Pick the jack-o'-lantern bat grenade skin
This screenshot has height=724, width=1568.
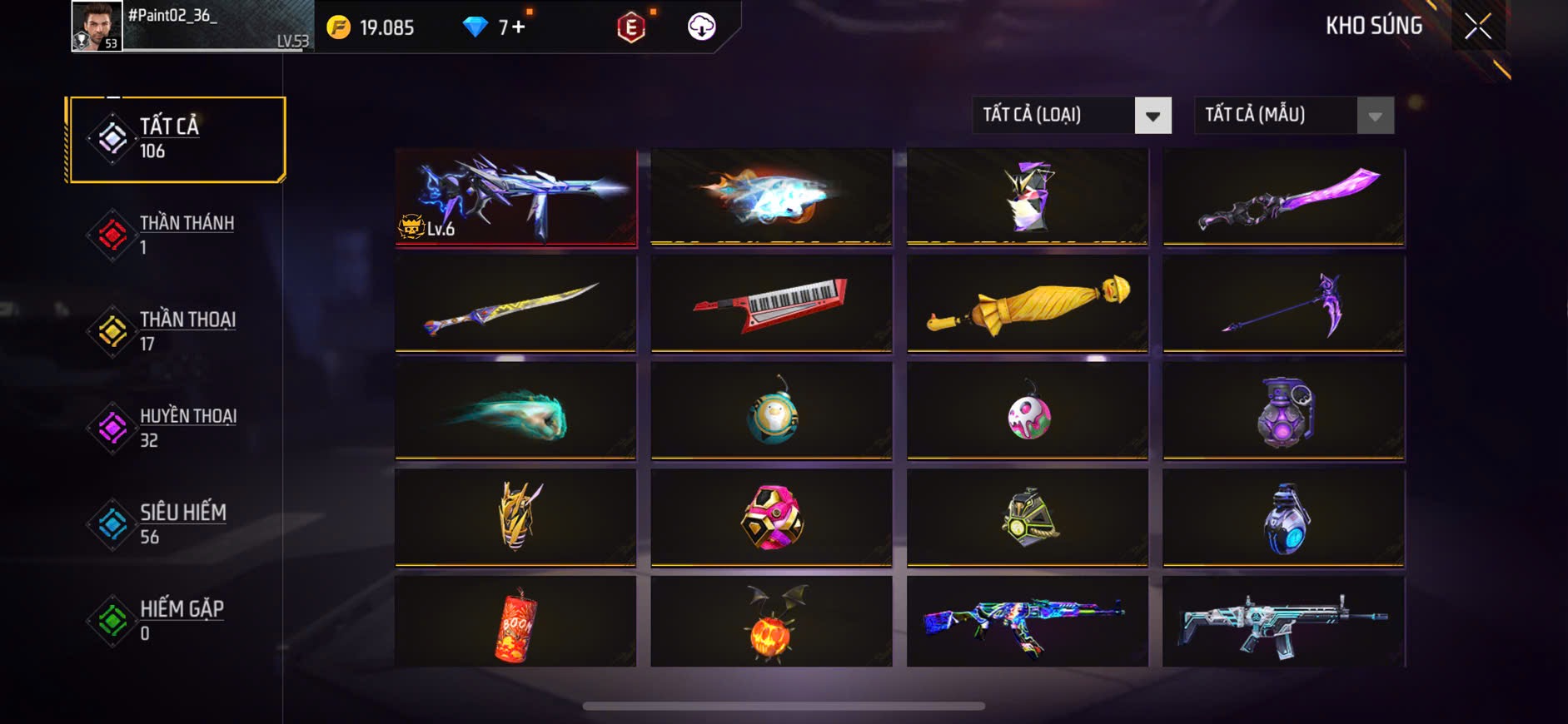pos(771,622)
